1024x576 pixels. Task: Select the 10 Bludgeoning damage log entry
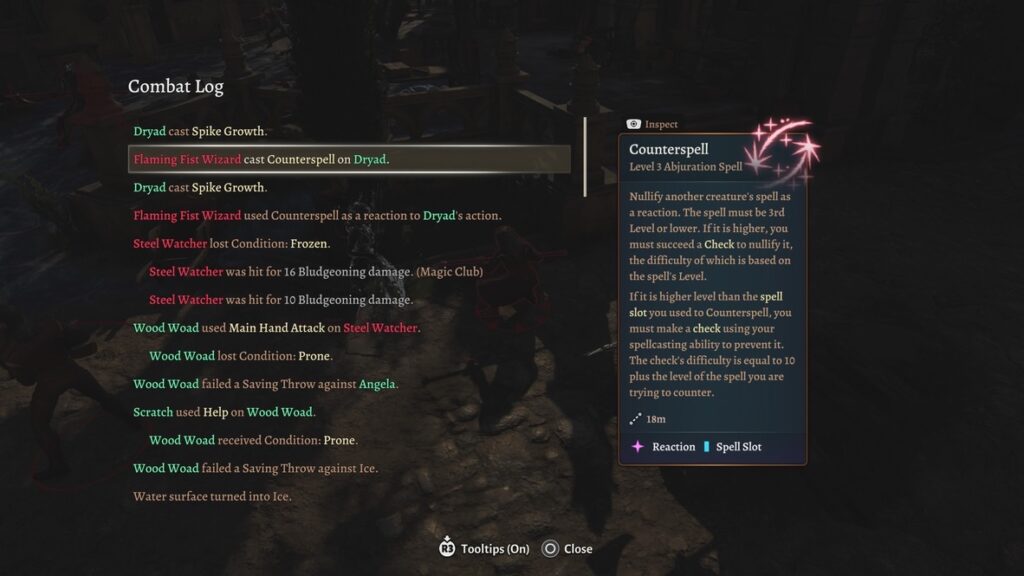[x=281, y=300]
